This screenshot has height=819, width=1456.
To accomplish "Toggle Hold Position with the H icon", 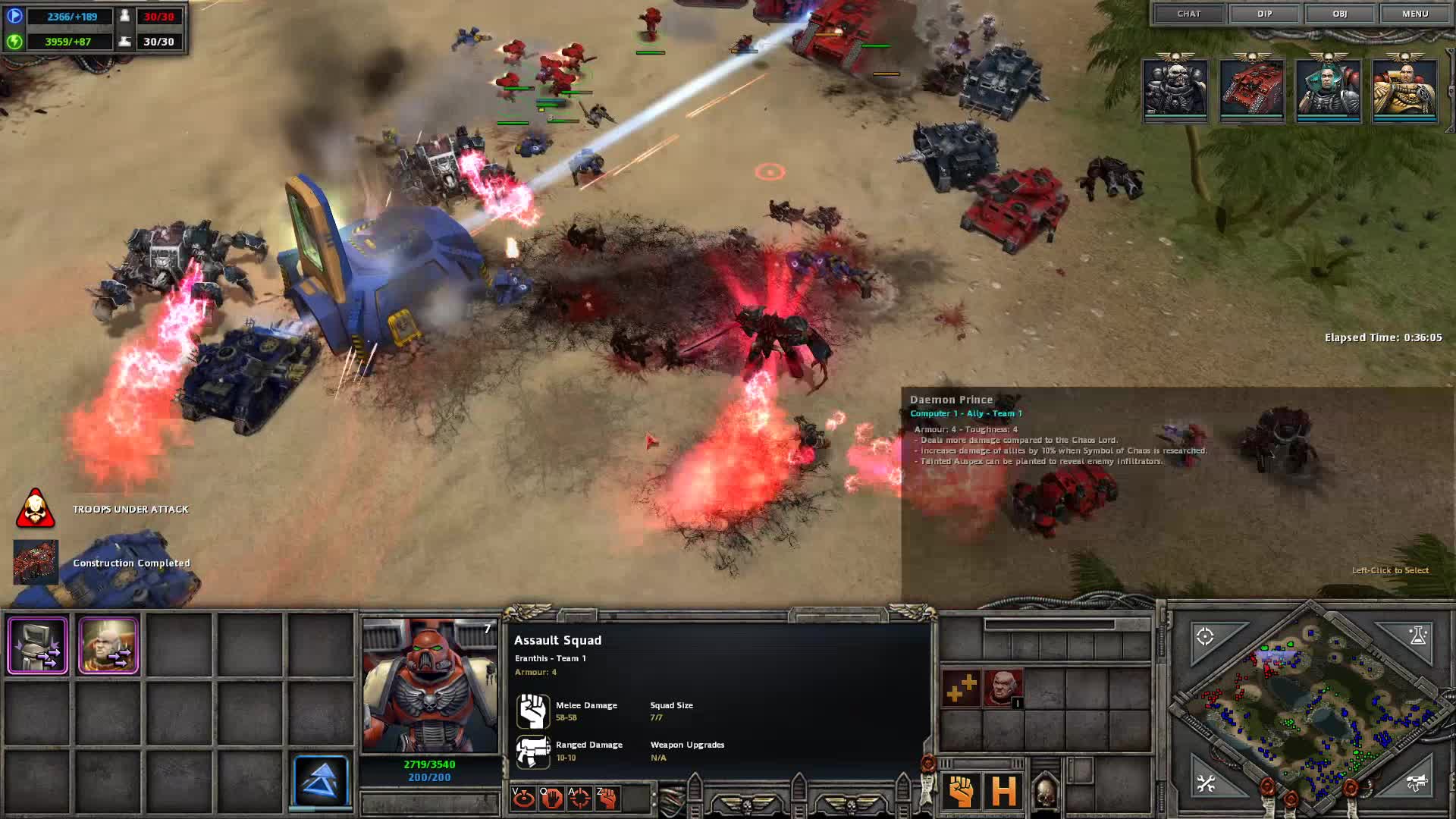I will [x=1003, y=792].
